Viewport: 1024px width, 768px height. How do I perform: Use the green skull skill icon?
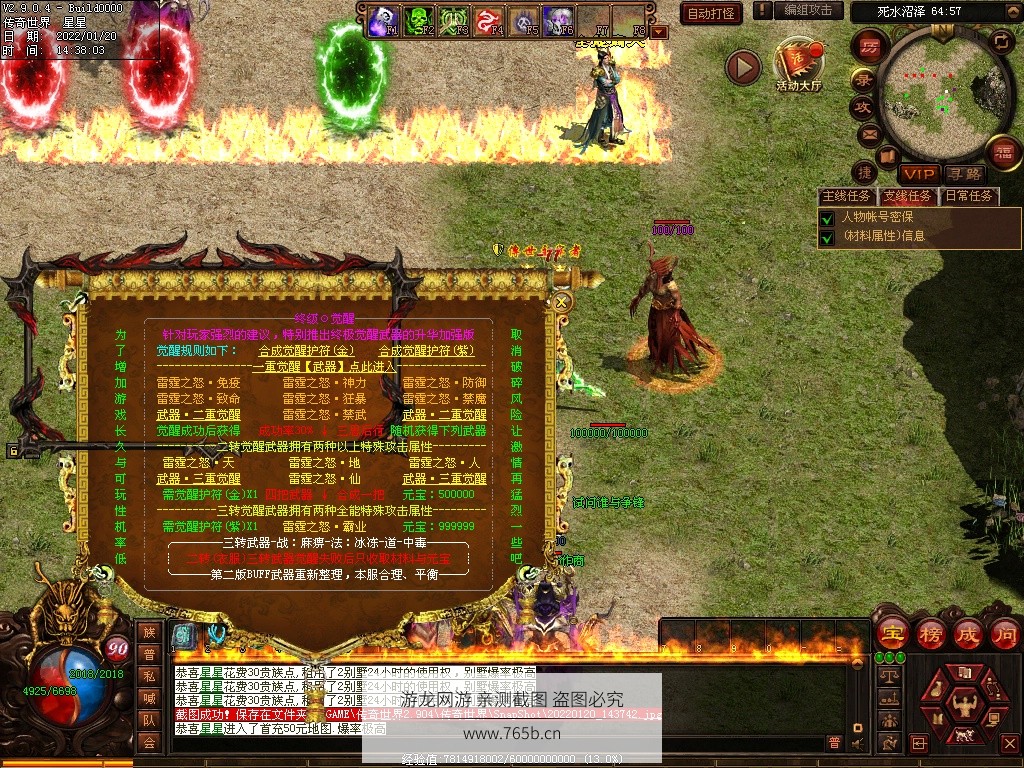417,20
